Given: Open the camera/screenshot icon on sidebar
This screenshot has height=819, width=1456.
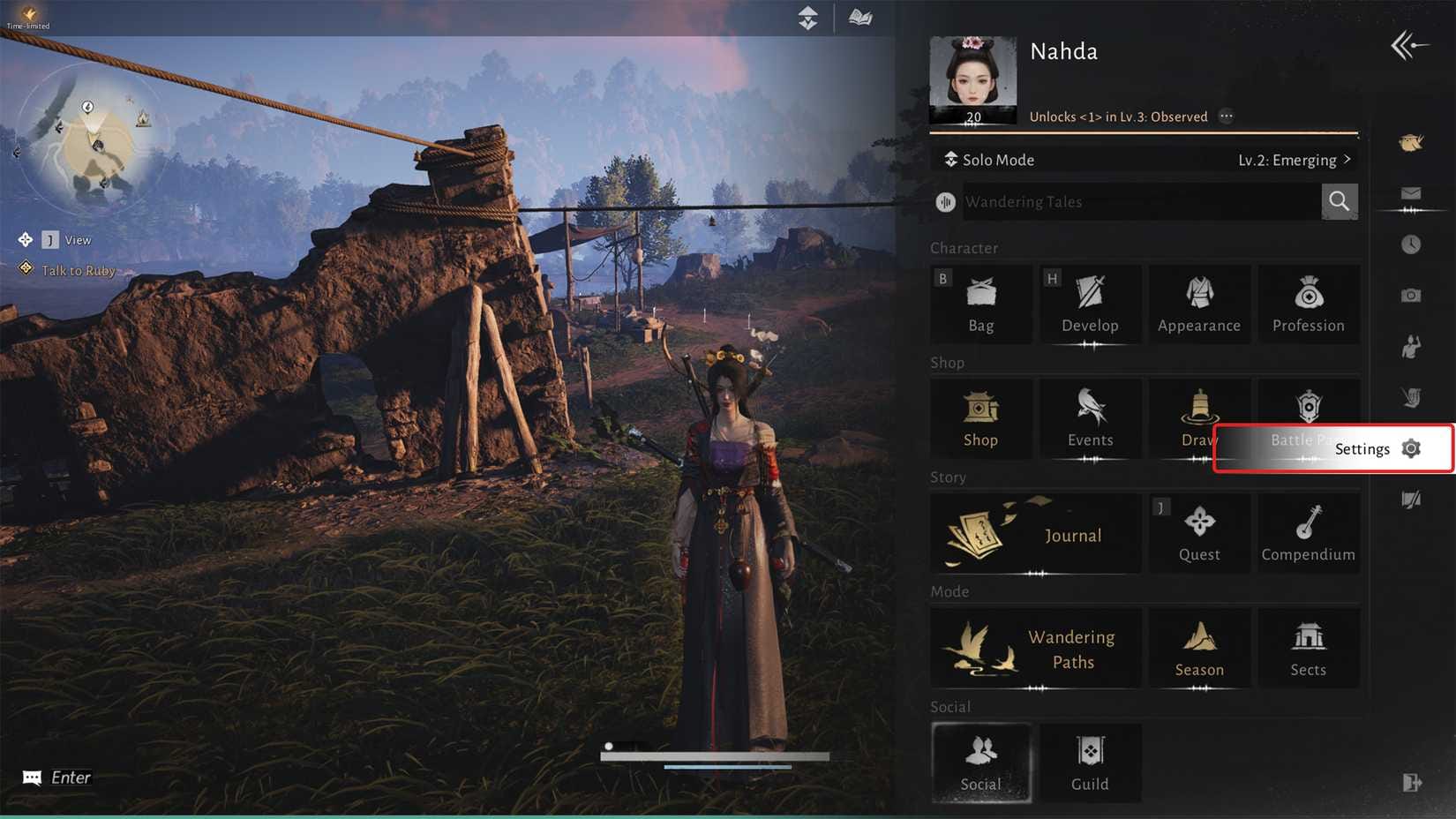Looking at the screenshot, I should [x=1411, y=295].
